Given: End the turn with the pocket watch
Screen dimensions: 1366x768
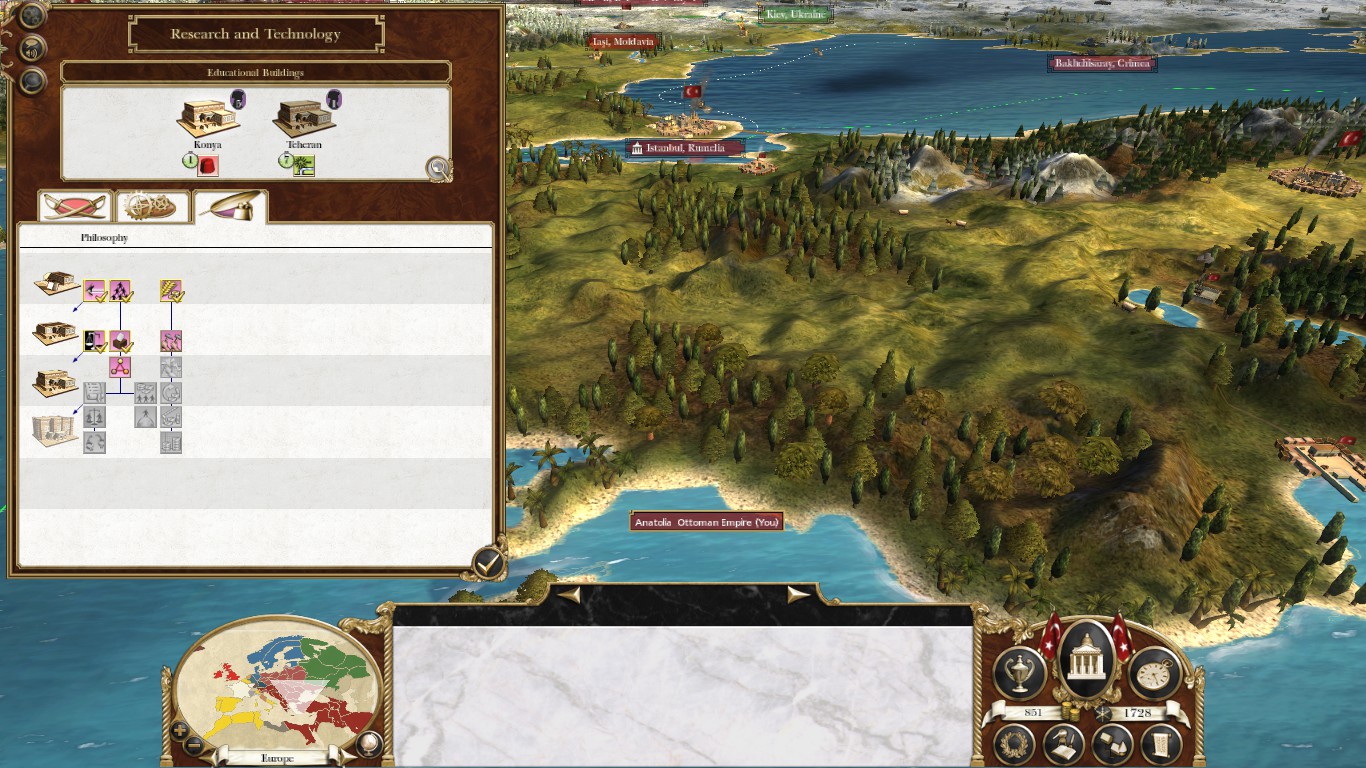Looking at the screenshot, I should pos(1155,673).
